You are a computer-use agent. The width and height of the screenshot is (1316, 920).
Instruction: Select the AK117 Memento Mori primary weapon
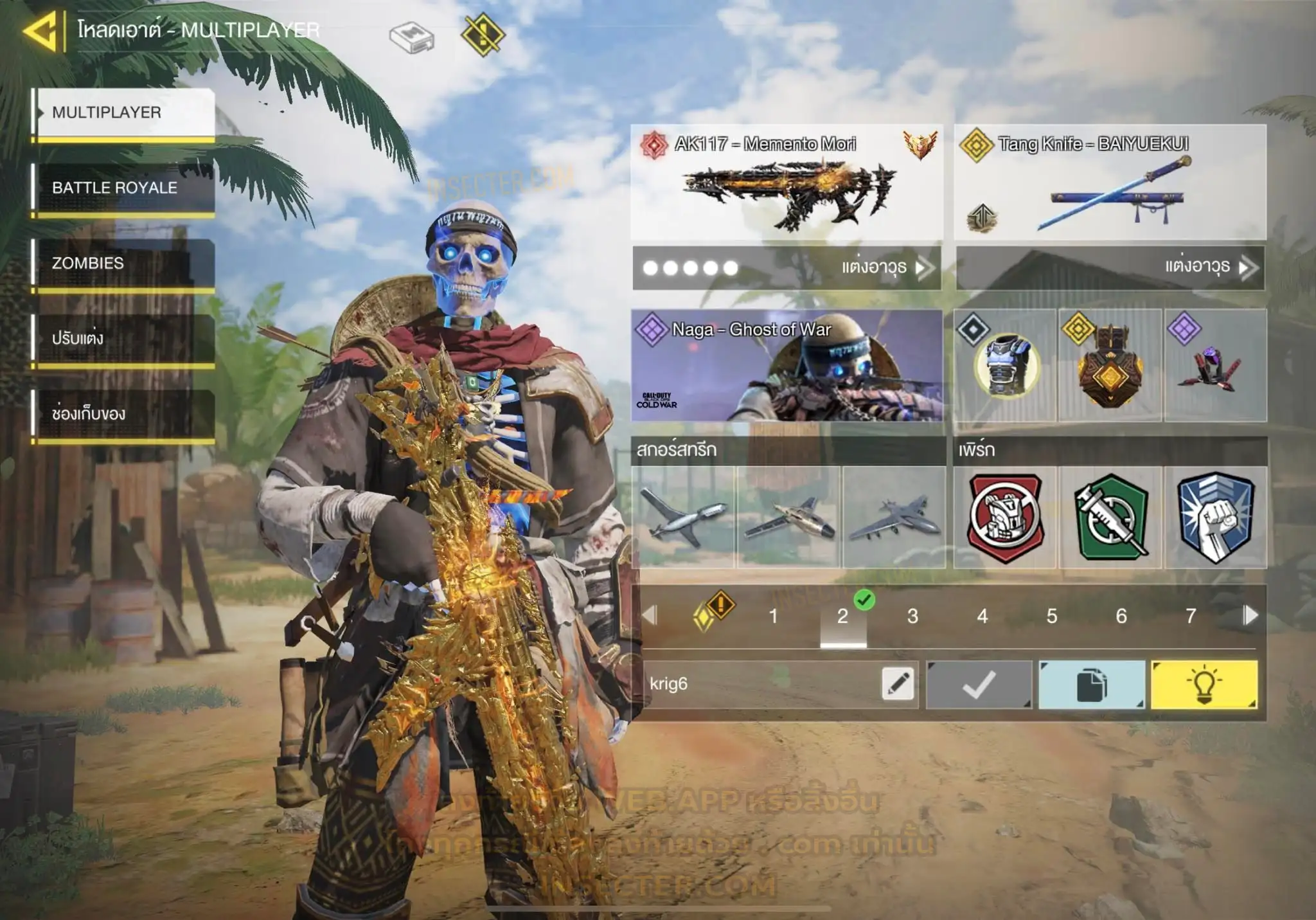pos(787,183)
